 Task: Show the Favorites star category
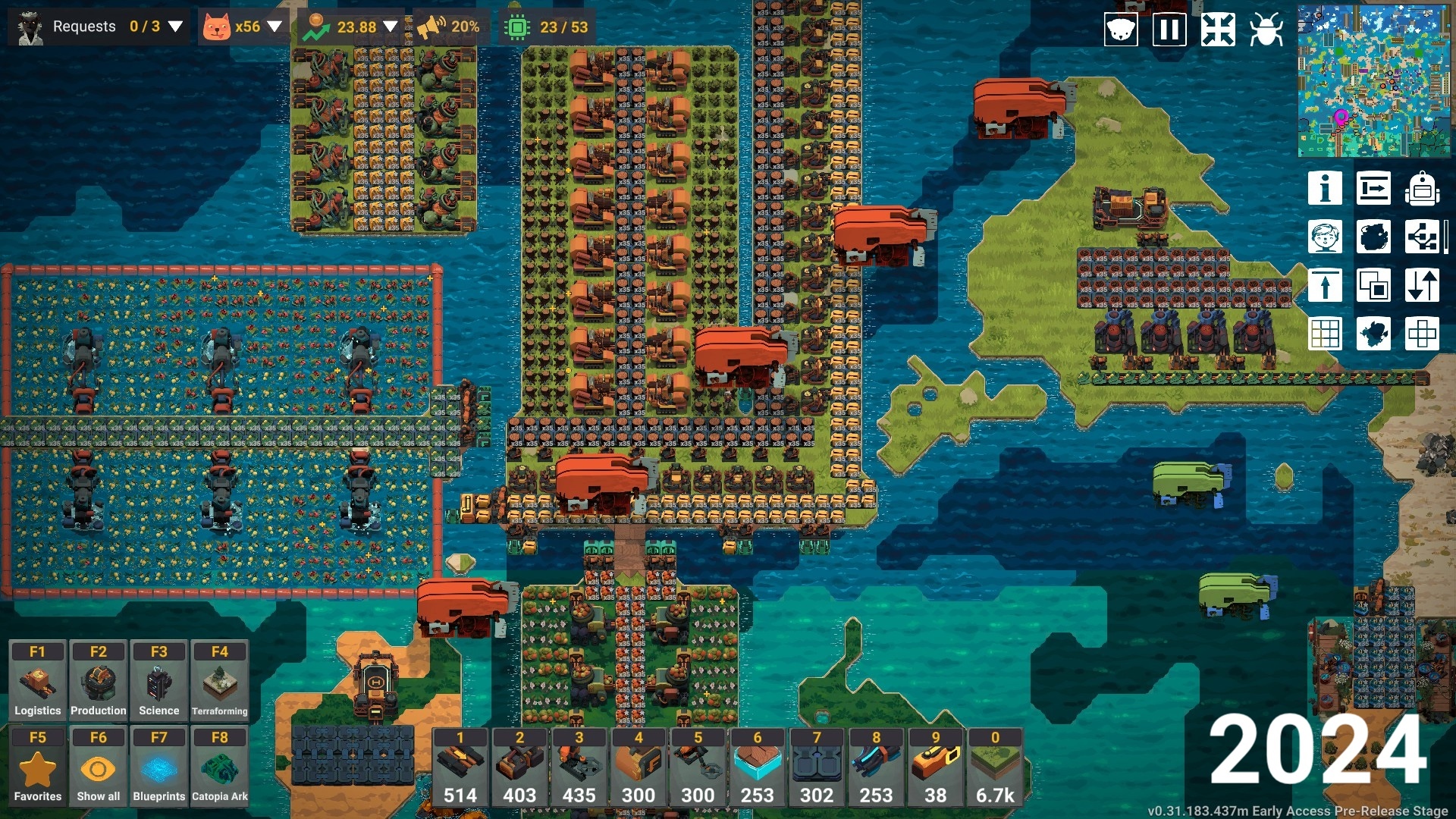[x=38, y=766]
